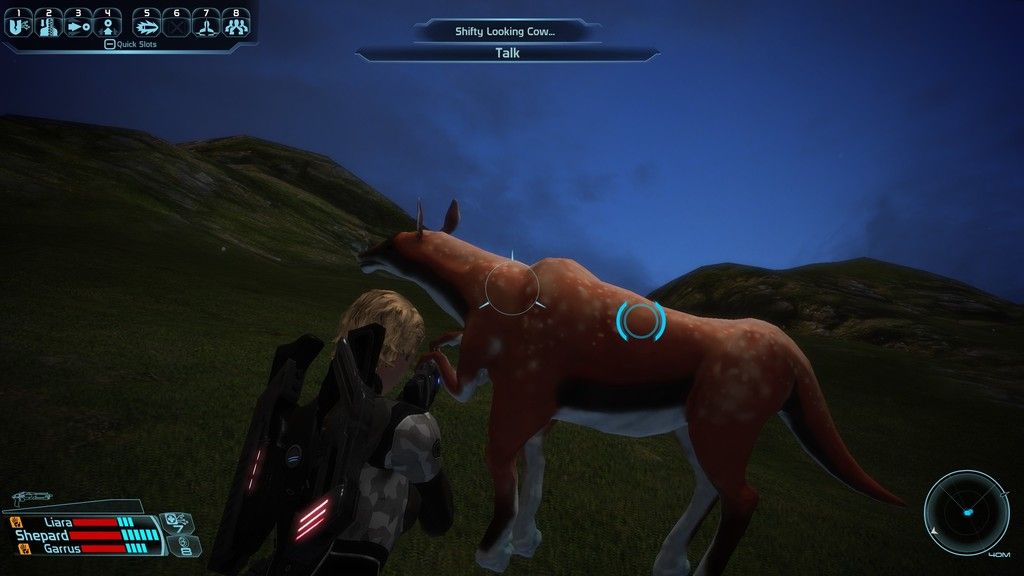Select the three-person squad icon in slot 8
The image size is (1024, 576).
pos(235,23)
